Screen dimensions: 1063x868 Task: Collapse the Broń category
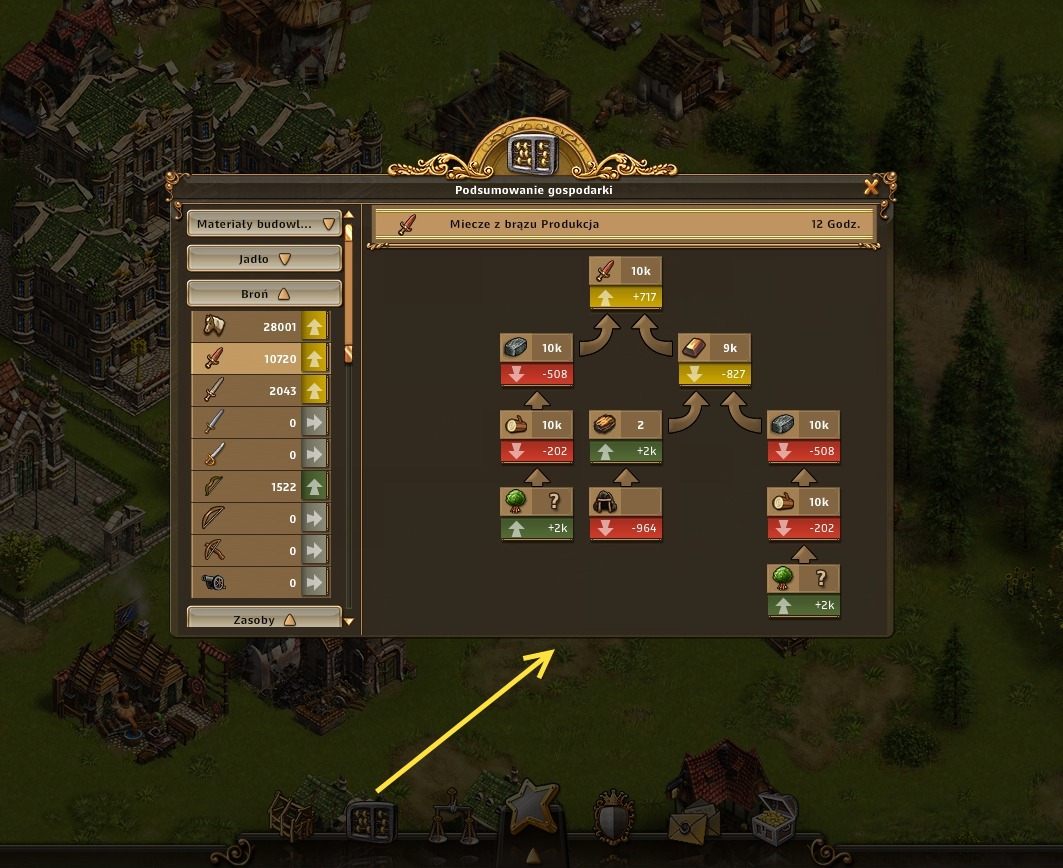264,294
